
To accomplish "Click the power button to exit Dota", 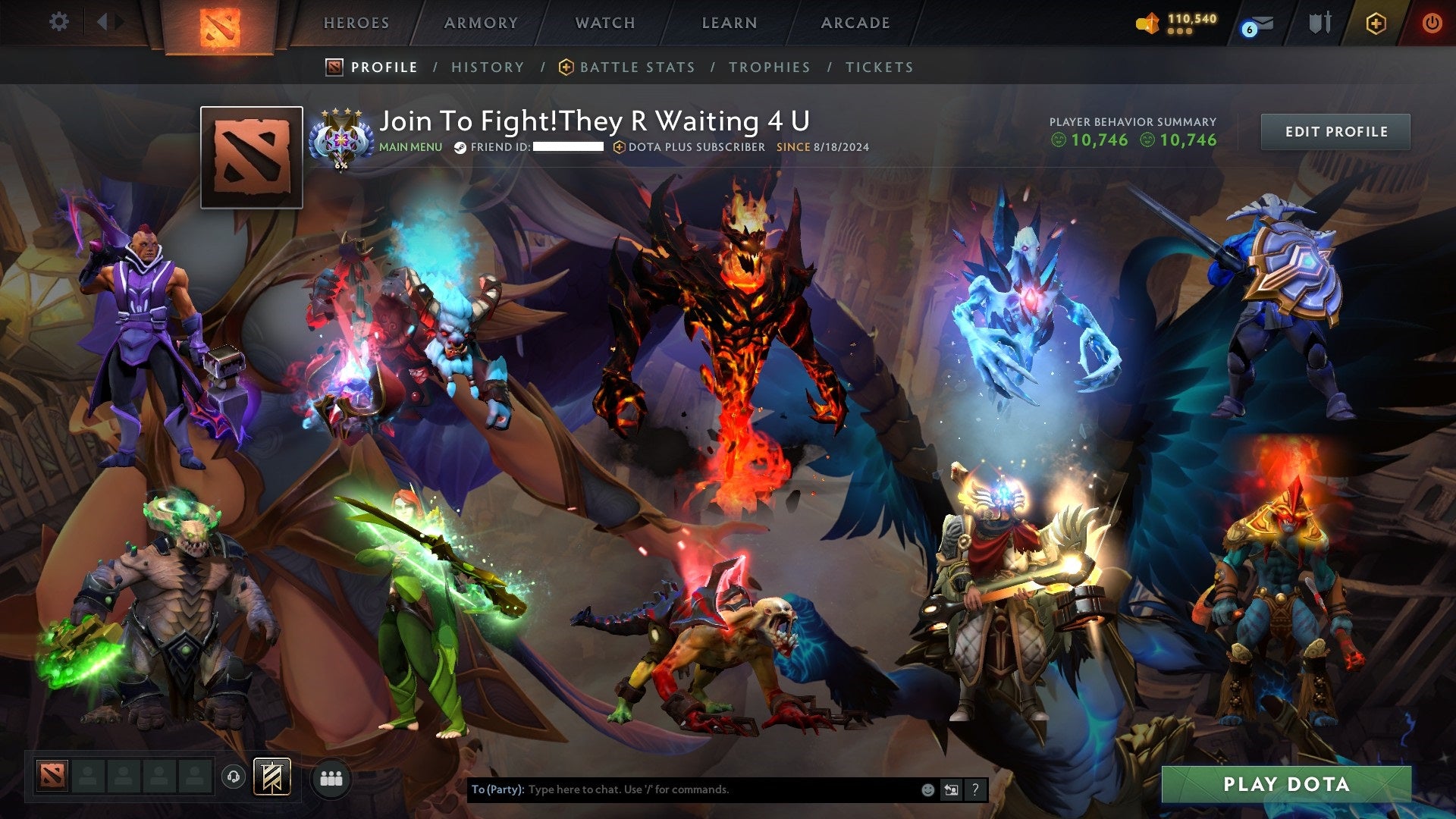I will tap(1432, 24).
